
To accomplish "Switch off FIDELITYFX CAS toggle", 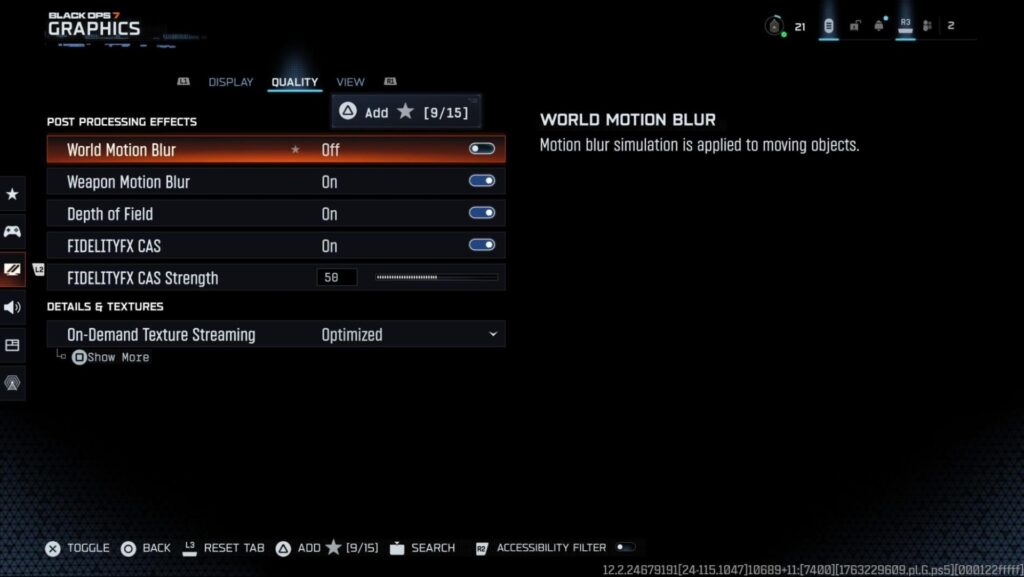I will click(x=482, y=245).
